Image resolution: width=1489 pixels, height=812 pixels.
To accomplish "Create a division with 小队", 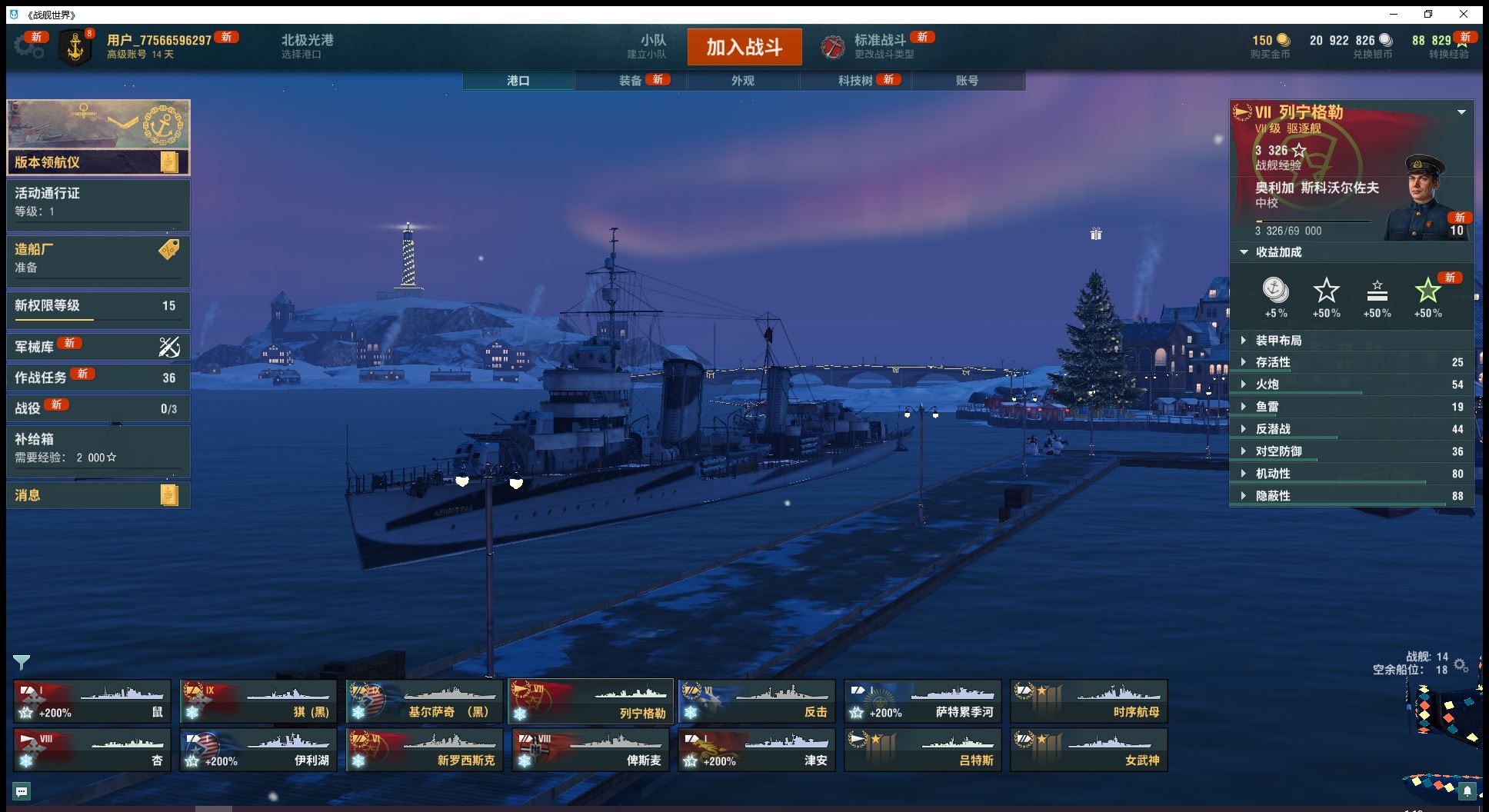I will [652, 46].
